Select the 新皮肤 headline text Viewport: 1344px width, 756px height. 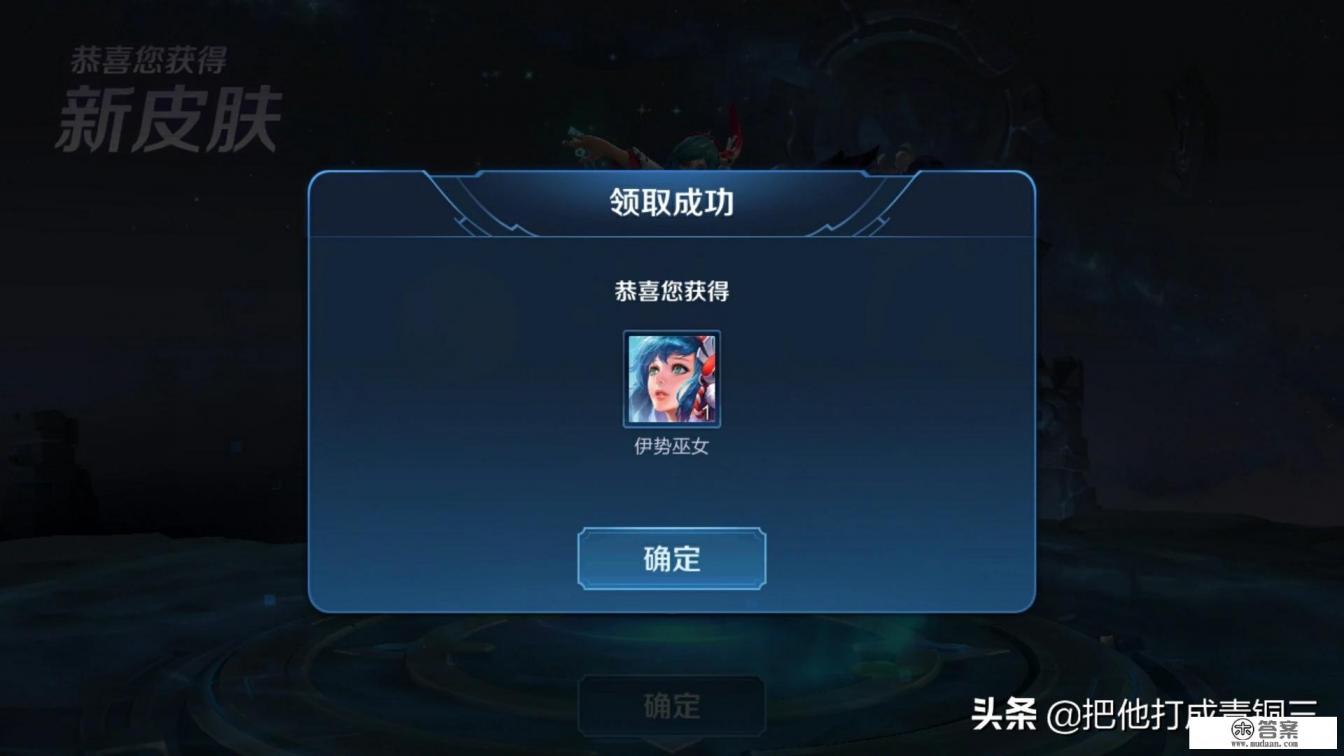(x=171, y=118)
